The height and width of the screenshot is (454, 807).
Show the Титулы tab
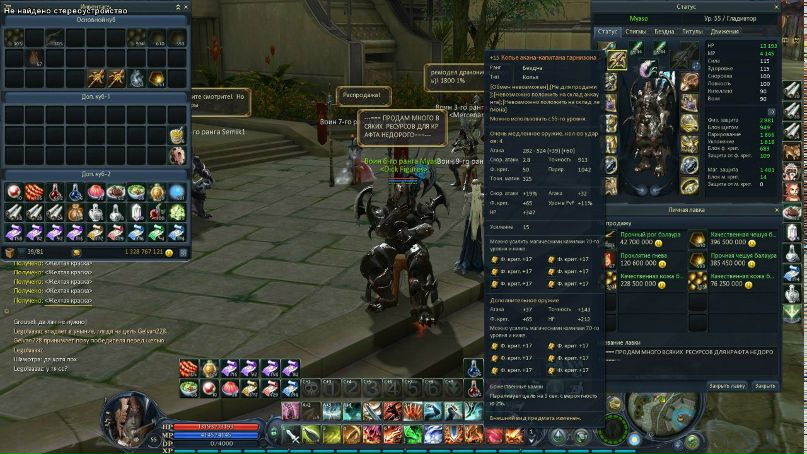691,32
